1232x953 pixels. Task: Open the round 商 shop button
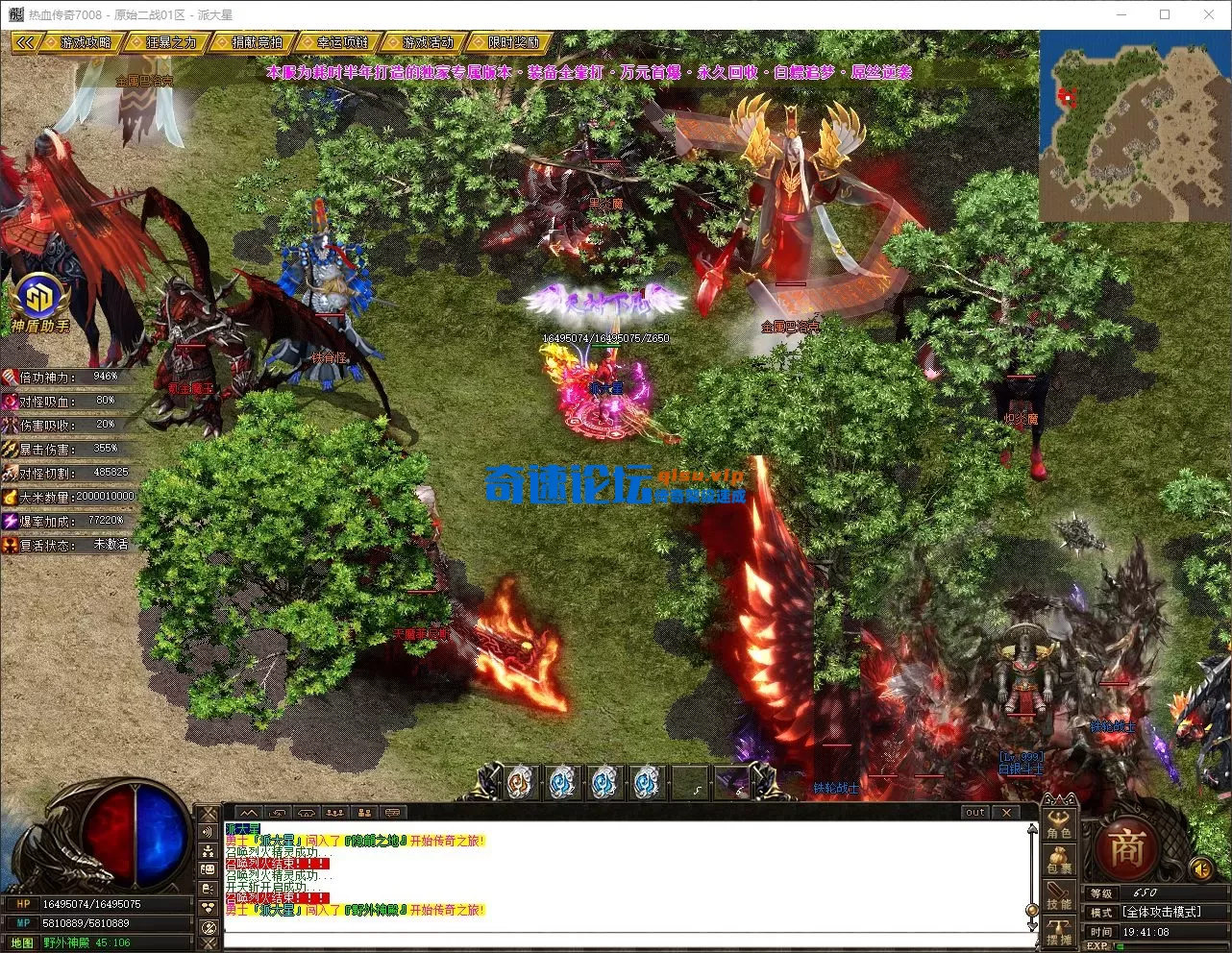1126,850
